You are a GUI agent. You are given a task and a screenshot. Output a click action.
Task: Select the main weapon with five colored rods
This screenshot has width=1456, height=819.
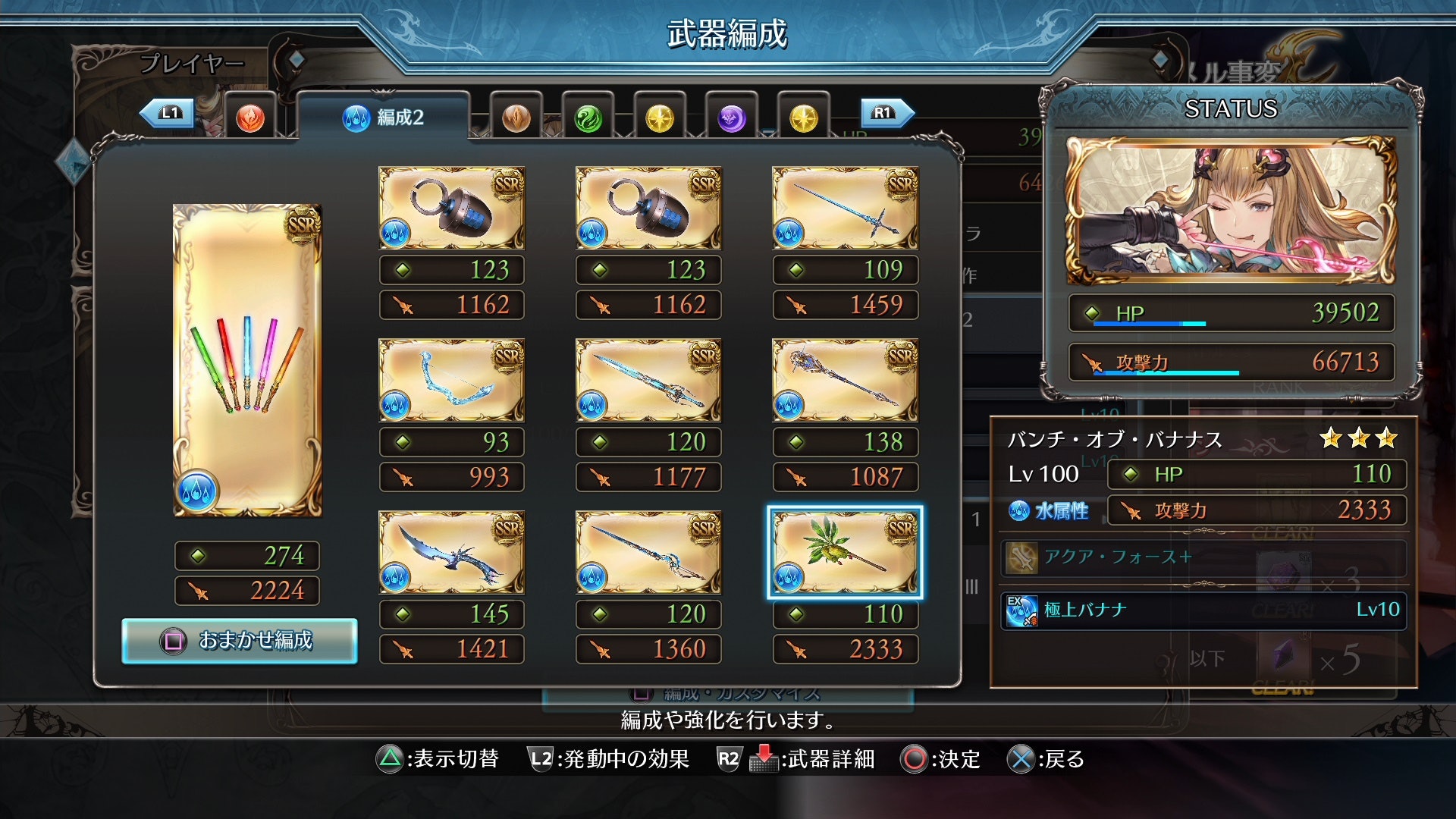tap(247, 360)
